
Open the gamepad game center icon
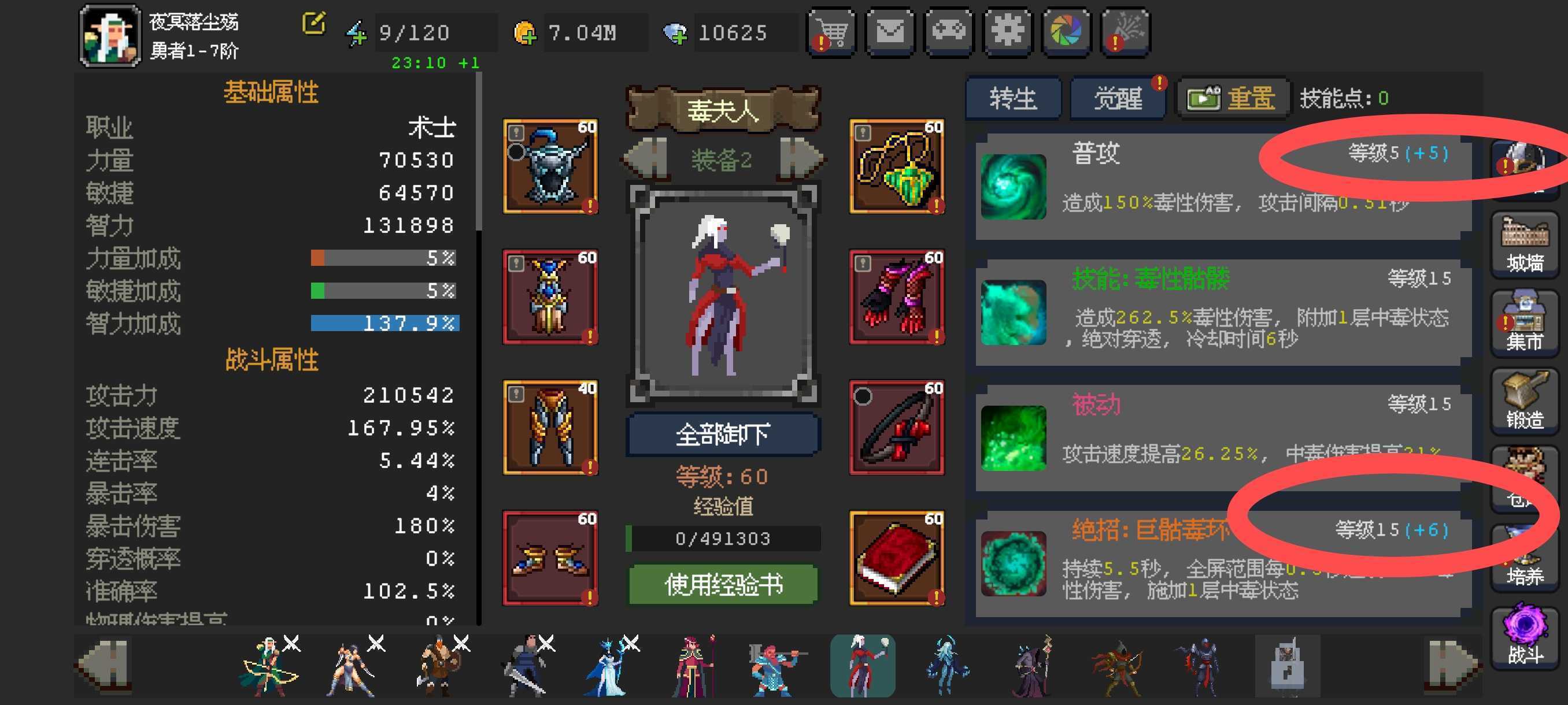pos(948,32)
